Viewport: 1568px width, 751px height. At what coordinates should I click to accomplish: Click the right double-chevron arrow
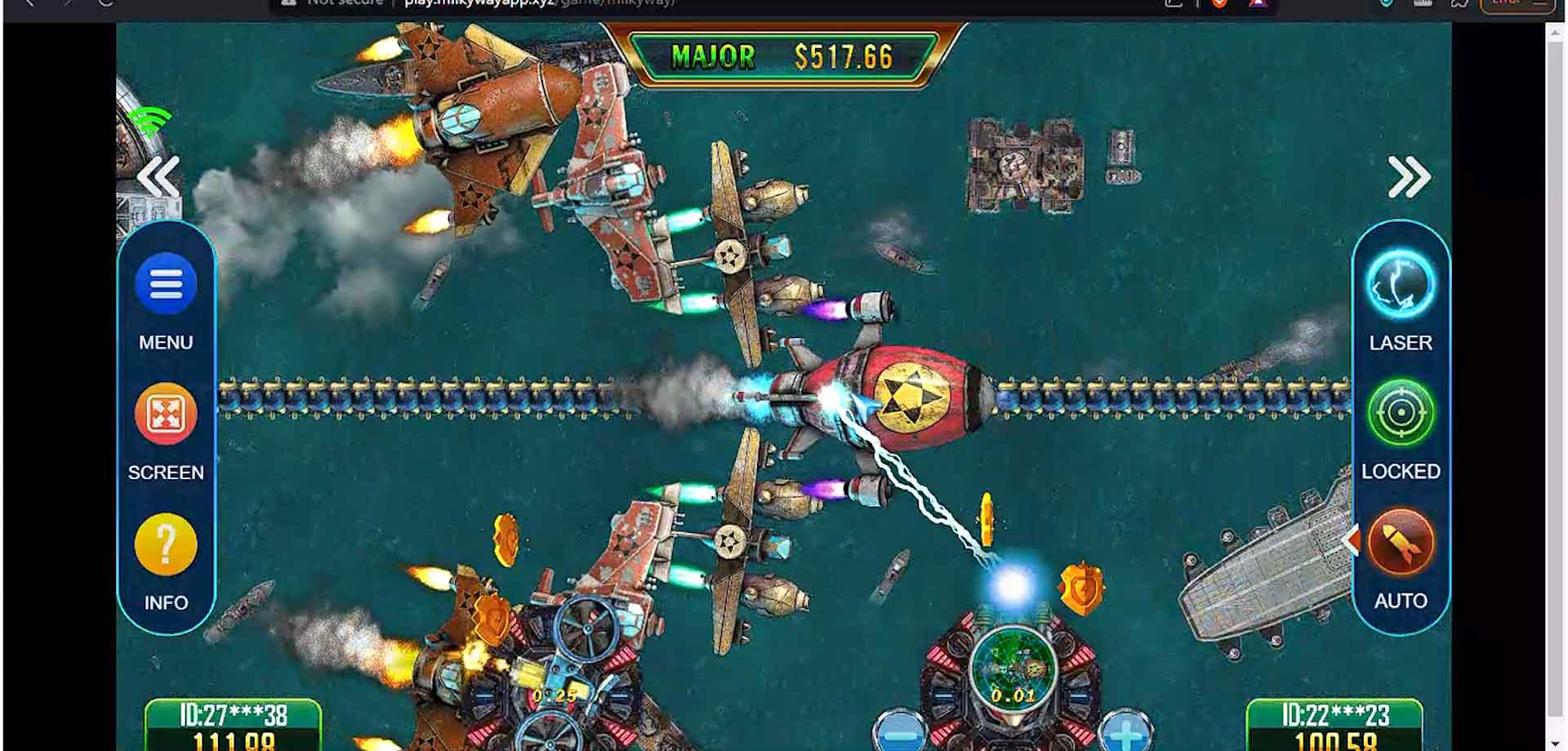pos(1409,177)
